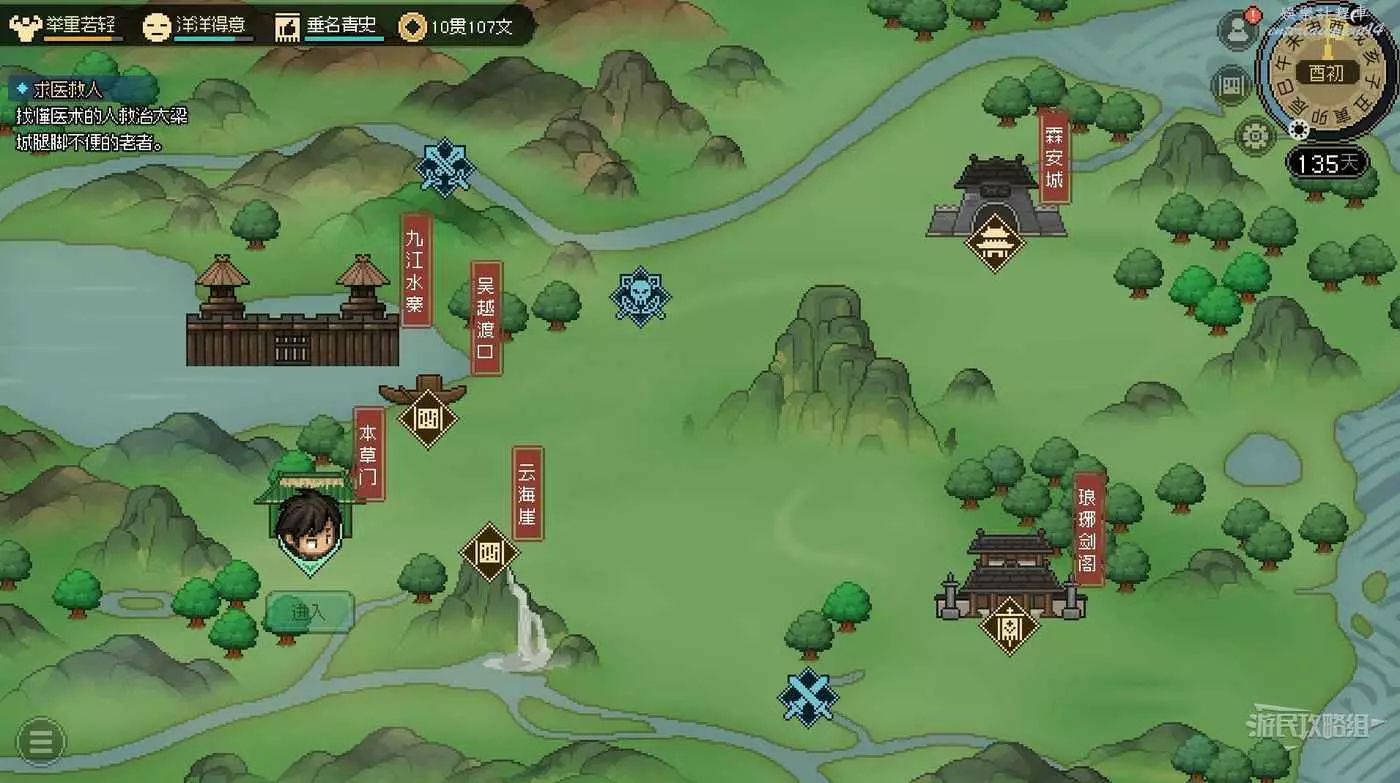Select the 琅琊剑阁 diamond marker
The height and width of the screenshot is (783, 1400).
point(1009,626)
